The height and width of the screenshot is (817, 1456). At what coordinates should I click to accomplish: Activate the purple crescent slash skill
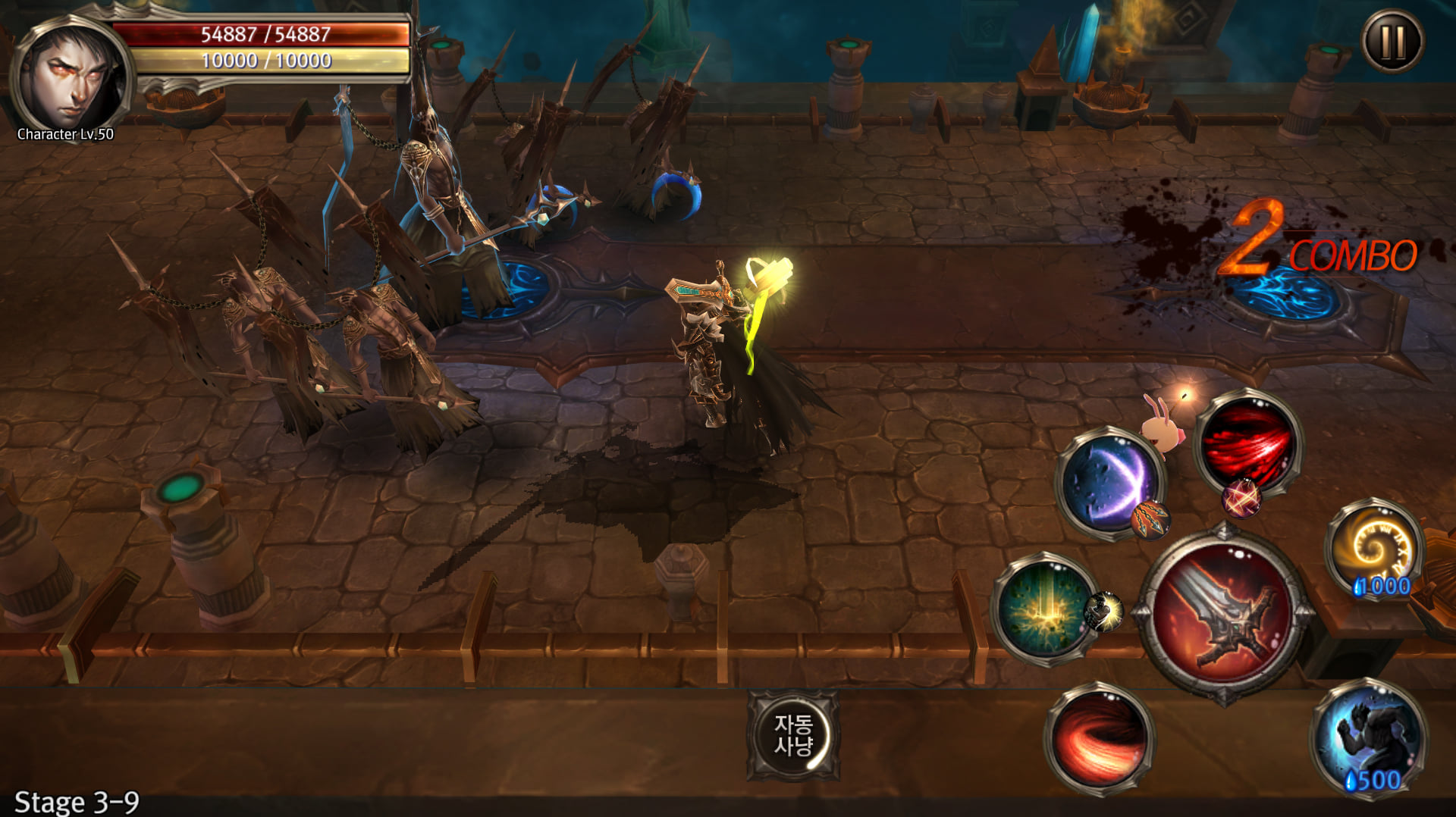(x=1109, y=482)
